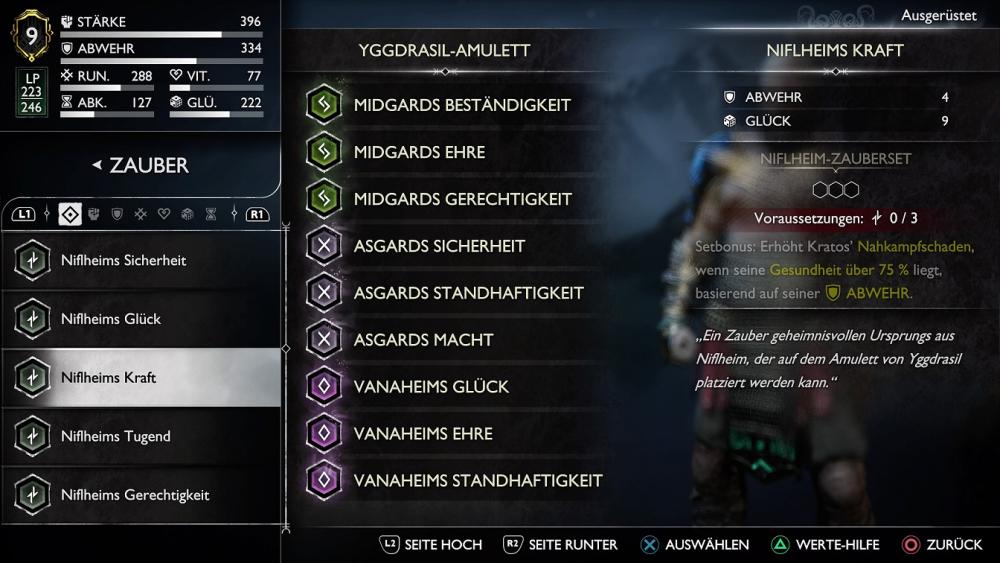Filter enchantments by the heart vitality tab
This screenshot has width=1000, height=563.
[164, 214]
